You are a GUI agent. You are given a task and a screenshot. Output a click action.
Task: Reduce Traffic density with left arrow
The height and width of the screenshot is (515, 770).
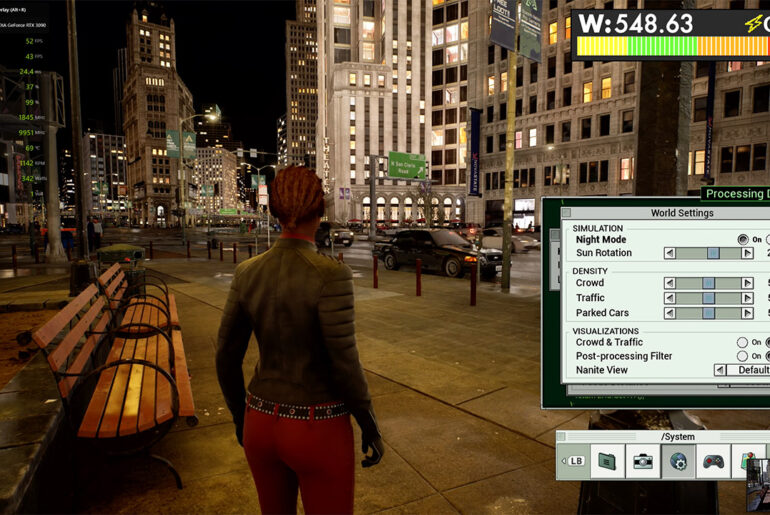point(670,298)
